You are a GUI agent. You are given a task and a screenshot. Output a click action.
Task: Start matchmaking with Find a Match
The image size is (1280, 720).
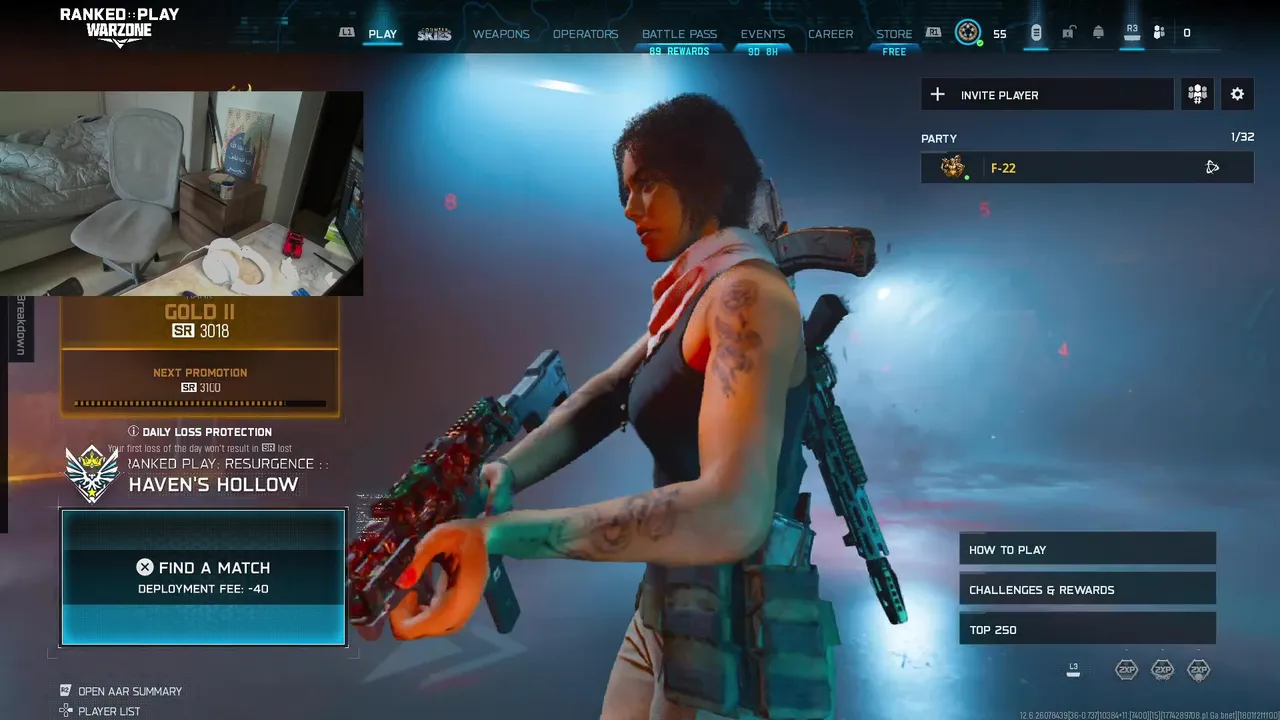click(x=203, y=577)
